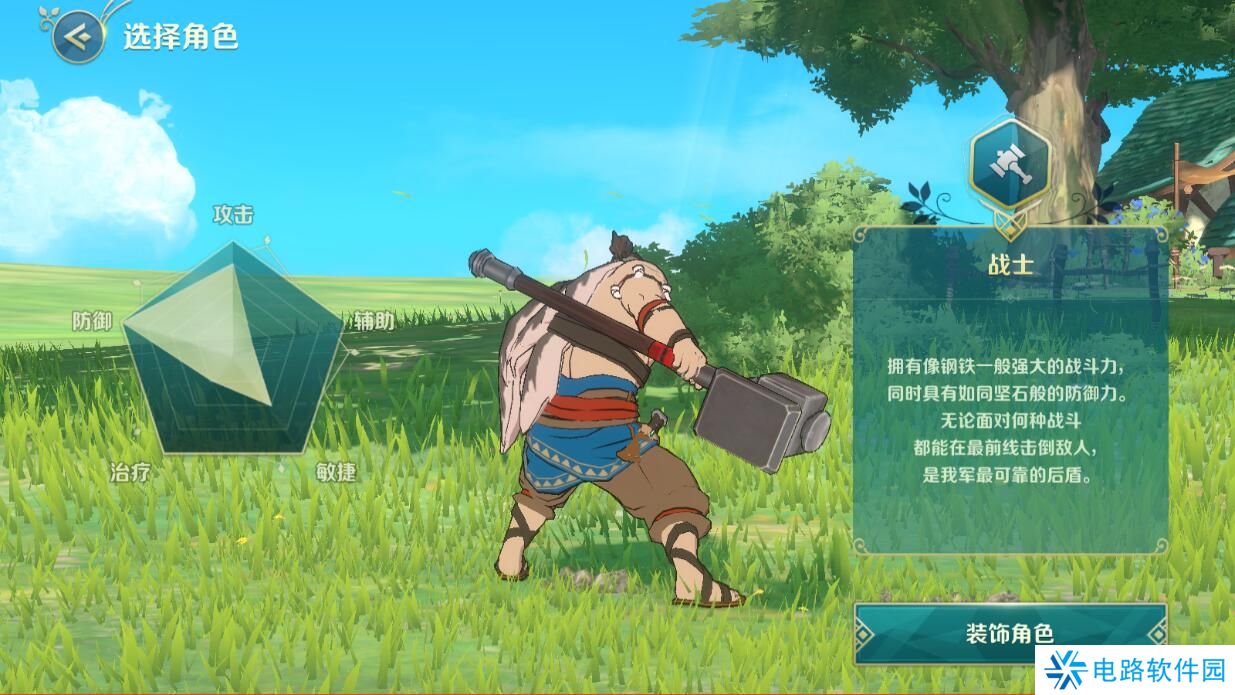Select the warrior hammer class icon
Image resolution: width=1235 pixels, height=695 pixels.
click(1009, 161)
